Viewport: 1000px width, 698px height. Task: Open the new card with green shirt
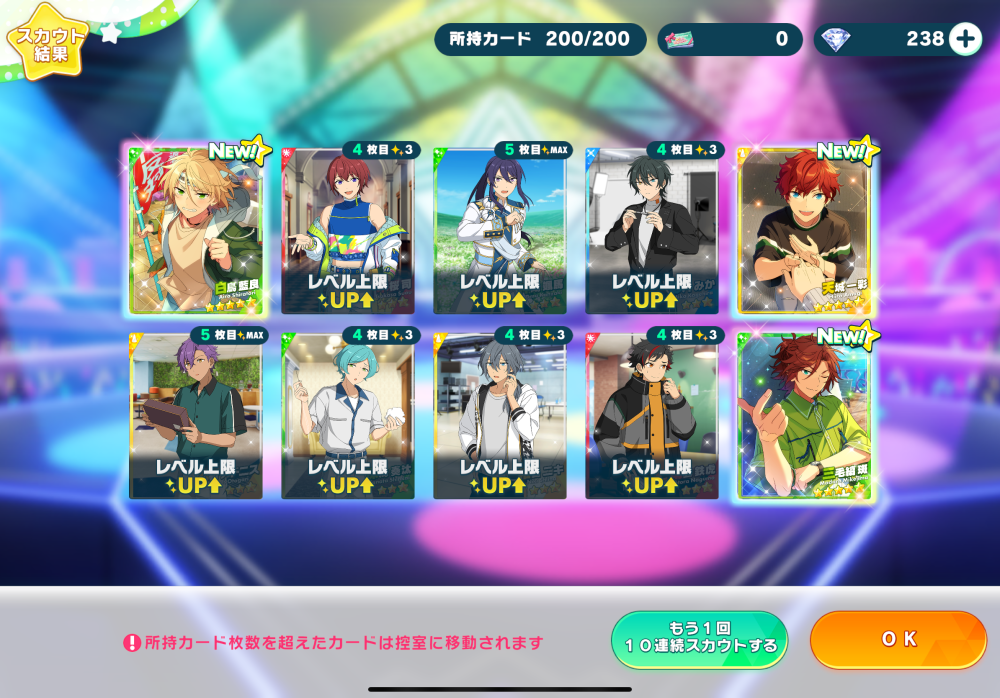click(804, 415)
